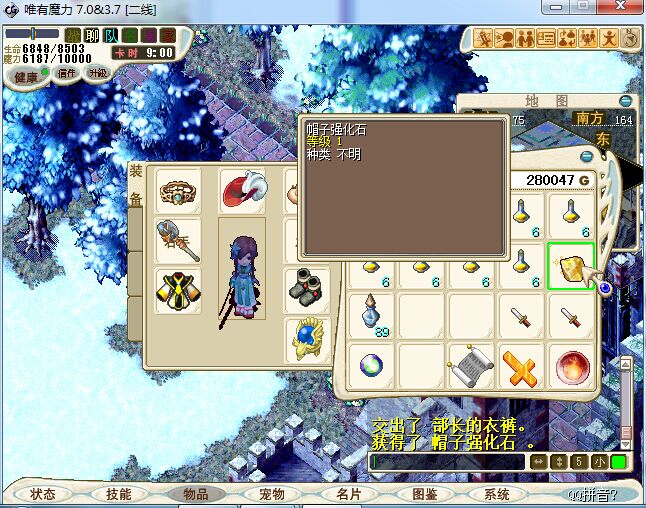Select the fire orb inventory slot
Screen dimensions: 646x508
click(571, 364)
